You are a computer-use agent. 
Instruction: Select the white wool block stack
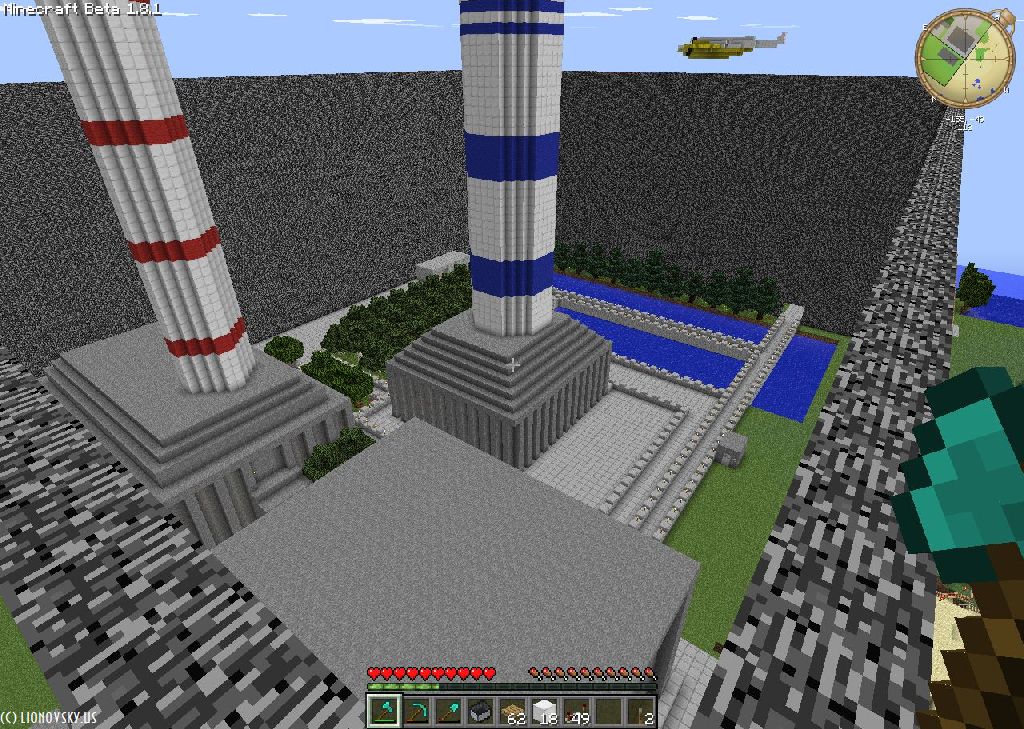pyautogui.click(x=544, y=711)
